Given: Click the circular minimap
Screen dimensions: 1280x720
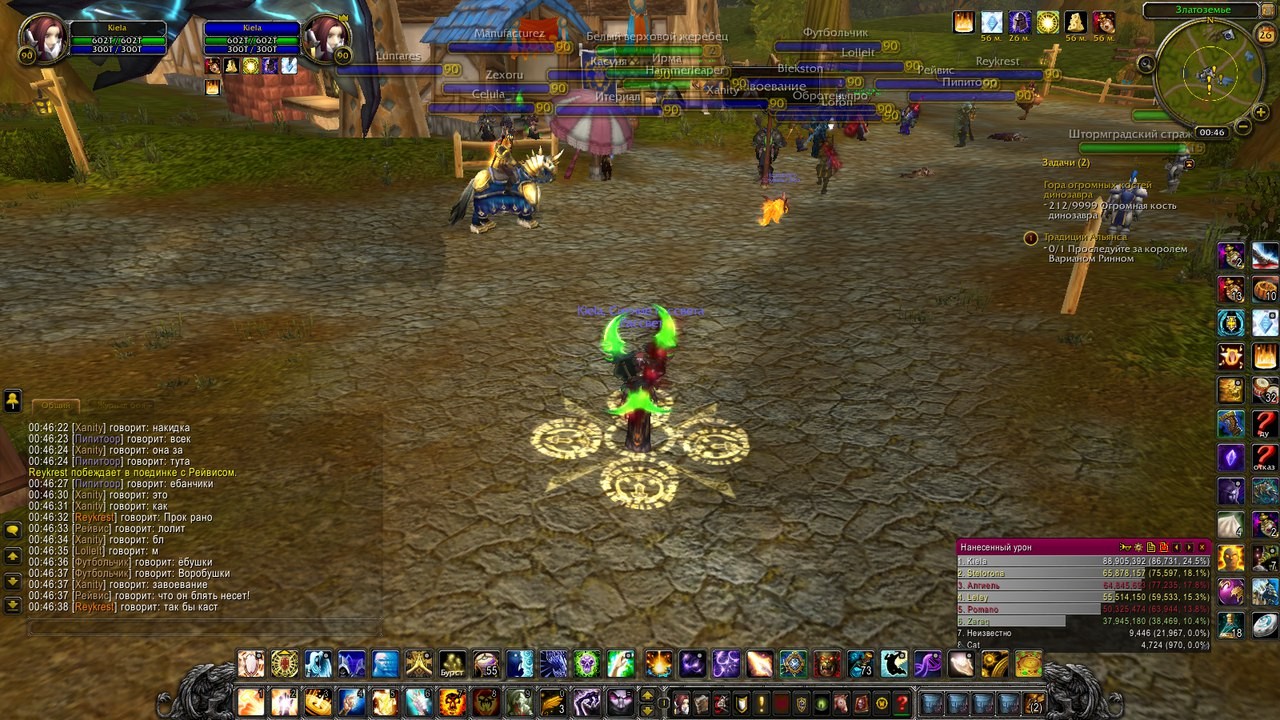Looking at the screenshot, I should tap(1208, 73).
